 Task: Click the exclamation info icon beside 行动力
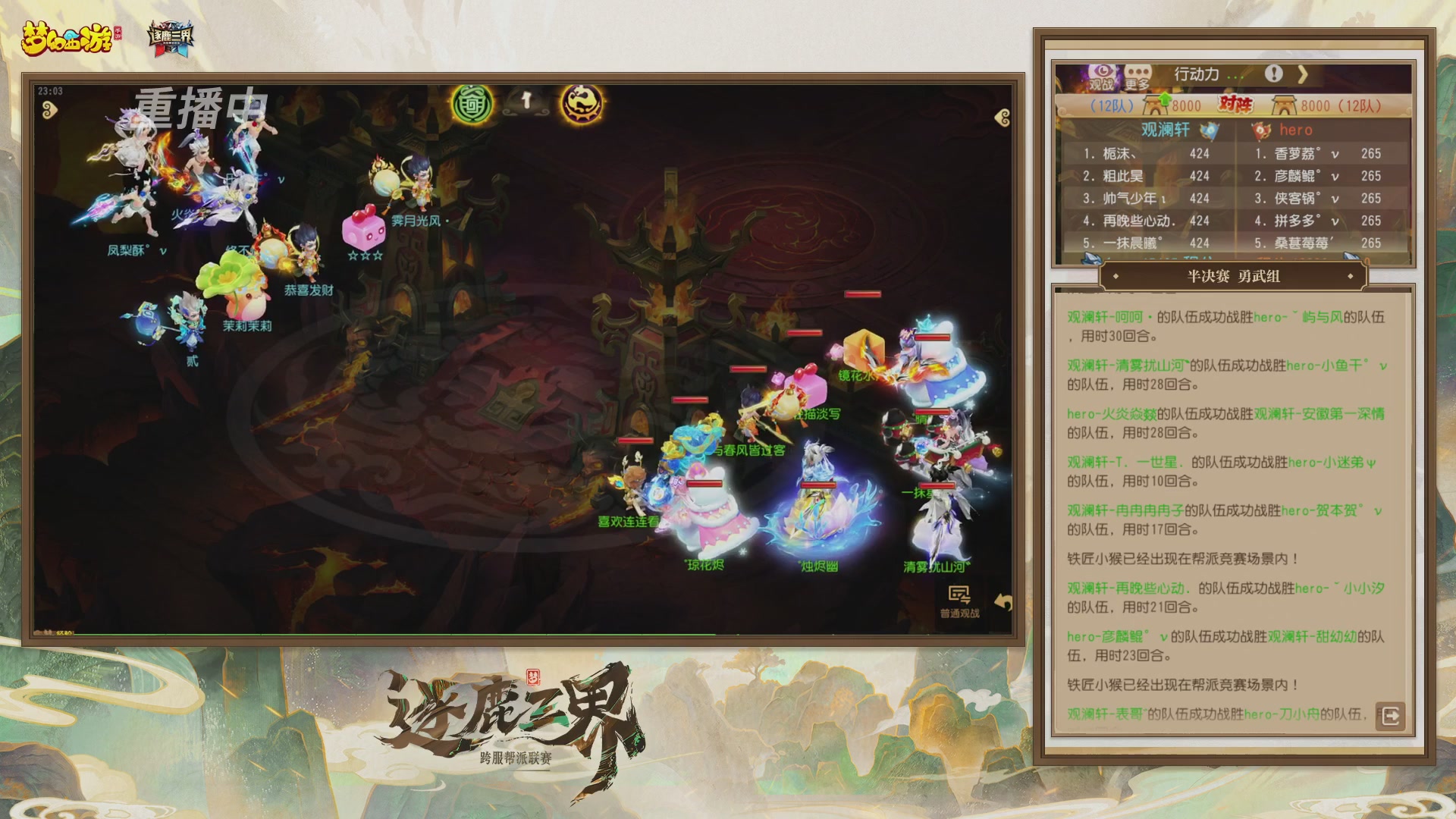coord(1275,74)
